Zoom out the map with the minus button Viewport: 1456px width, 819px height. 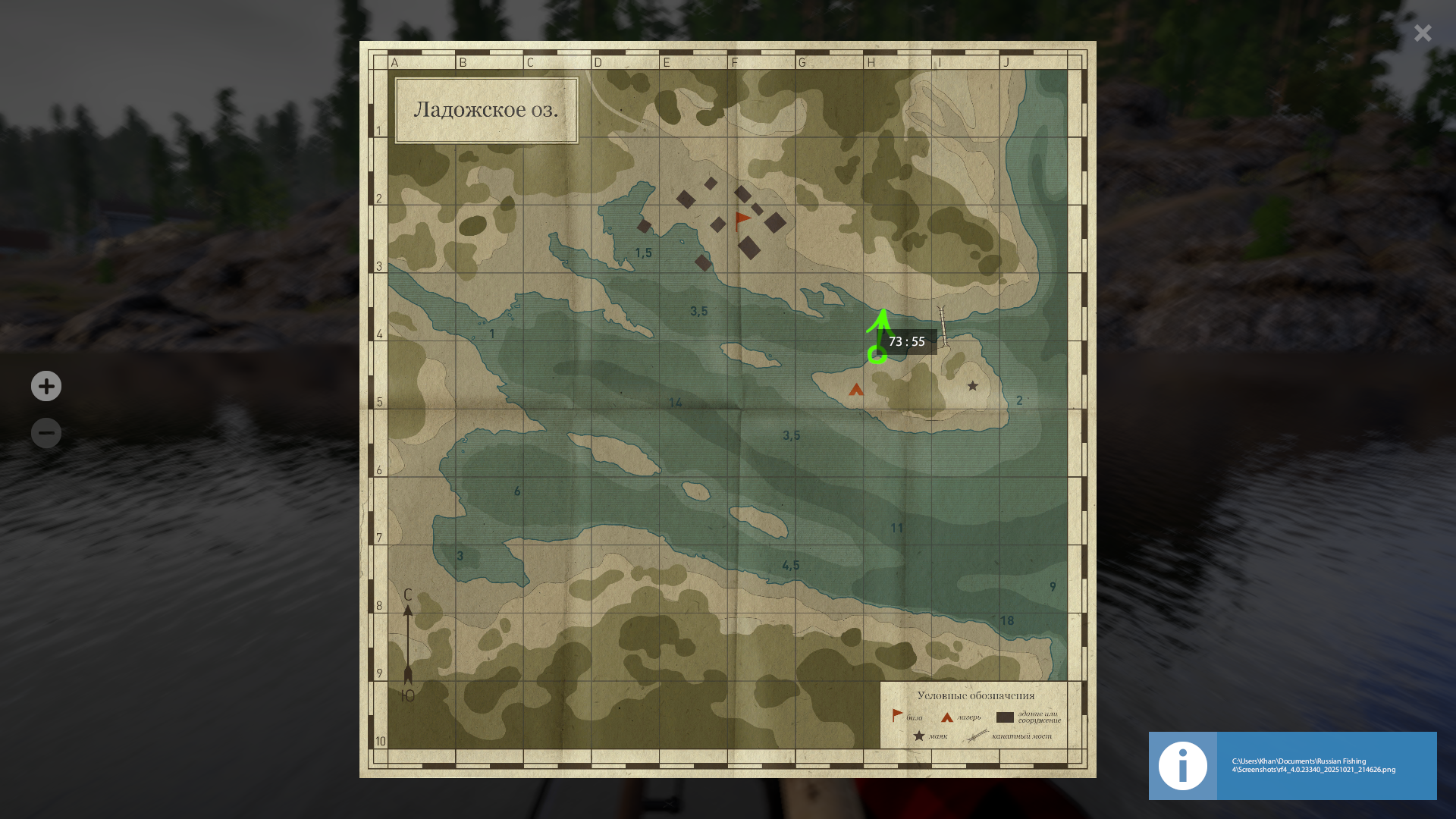[x=46, y=433]
